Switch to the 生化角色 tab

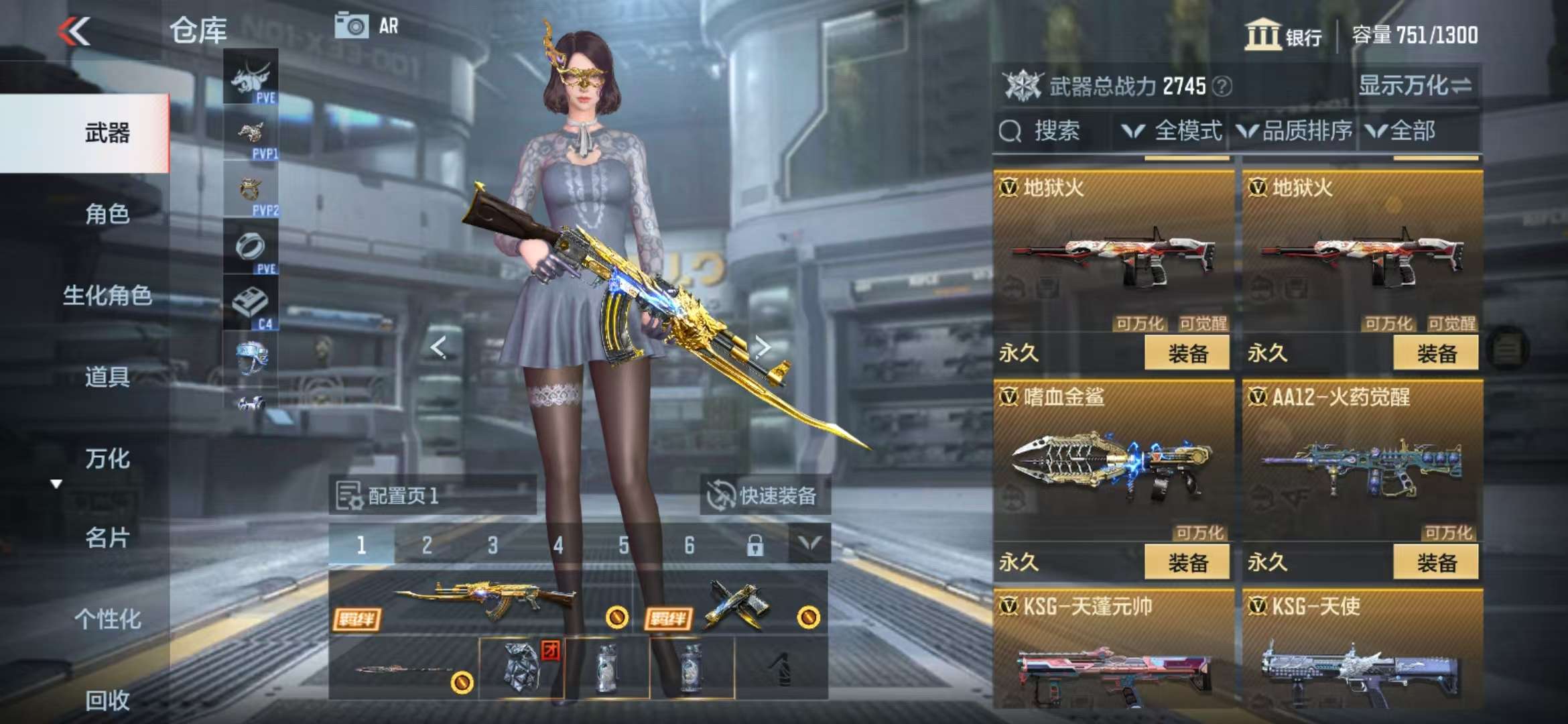click(107, 296)
